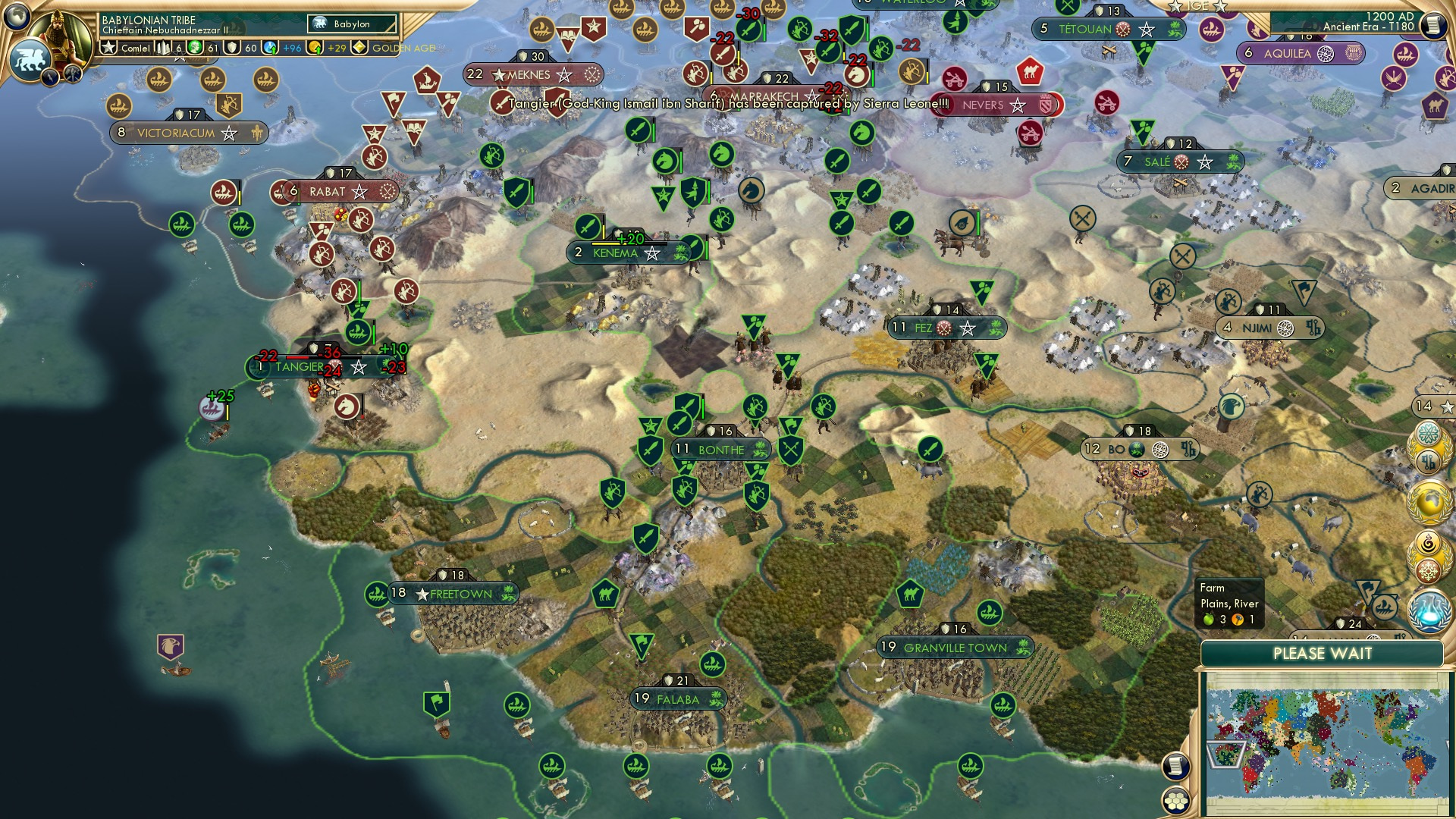Click the snowflake natural wonder notification medallion
The image size is (1456, 819).
coord(1431,570)
